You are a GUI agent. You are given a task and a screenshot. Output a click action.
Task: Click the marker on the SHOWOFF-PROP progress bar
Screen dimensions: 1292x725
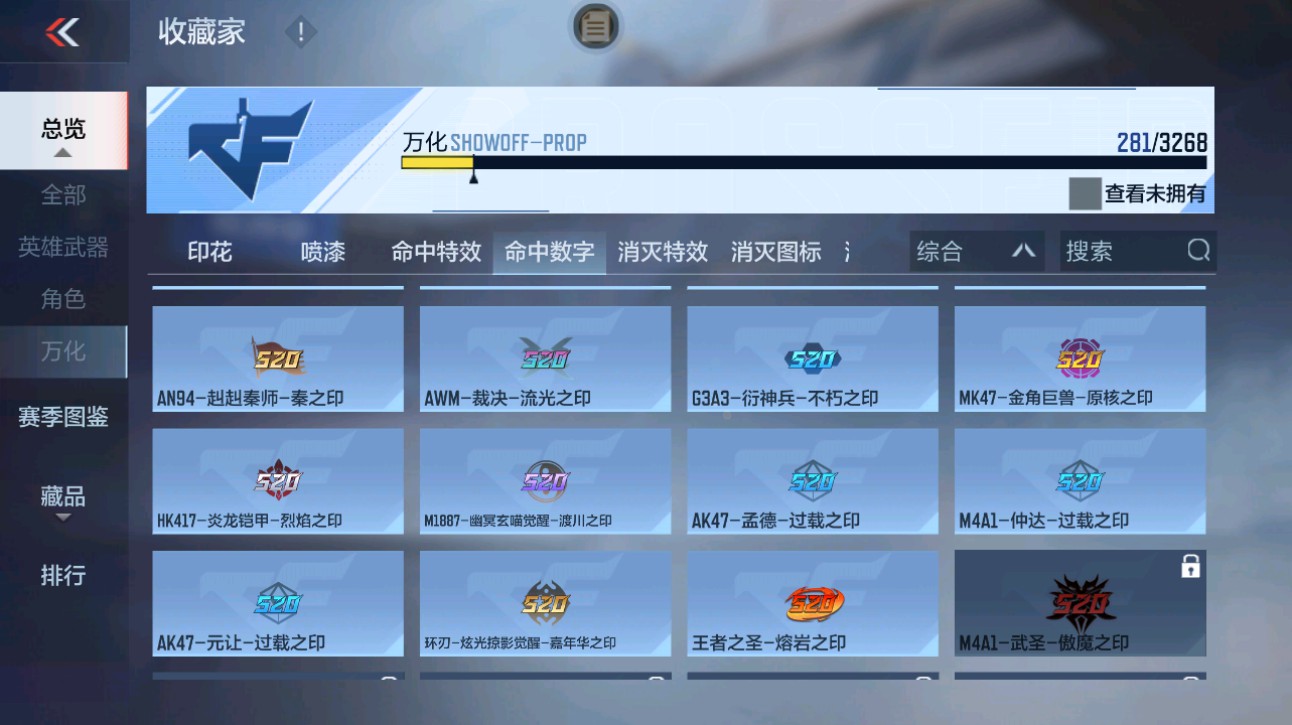[x=472, y=175]
